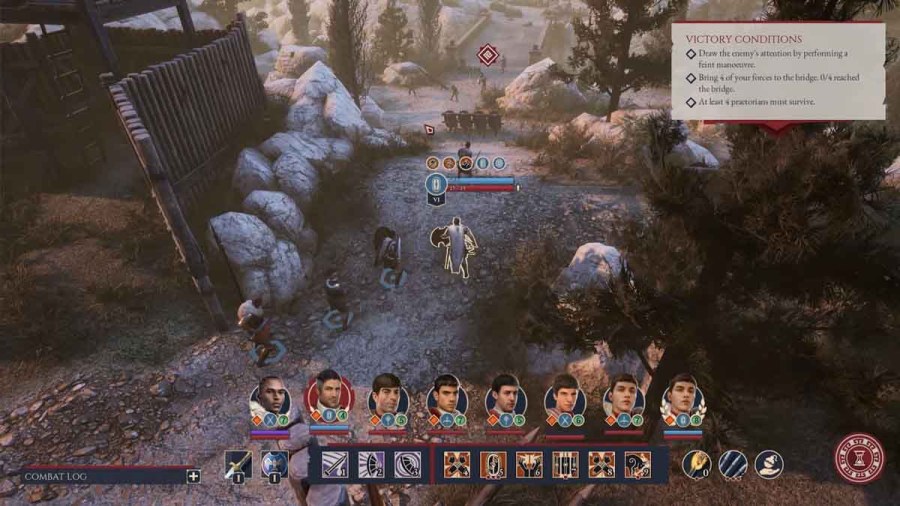Select the last portrait with laurel wreath
This screenshot has height=506, width=900.
coord(682,396)
